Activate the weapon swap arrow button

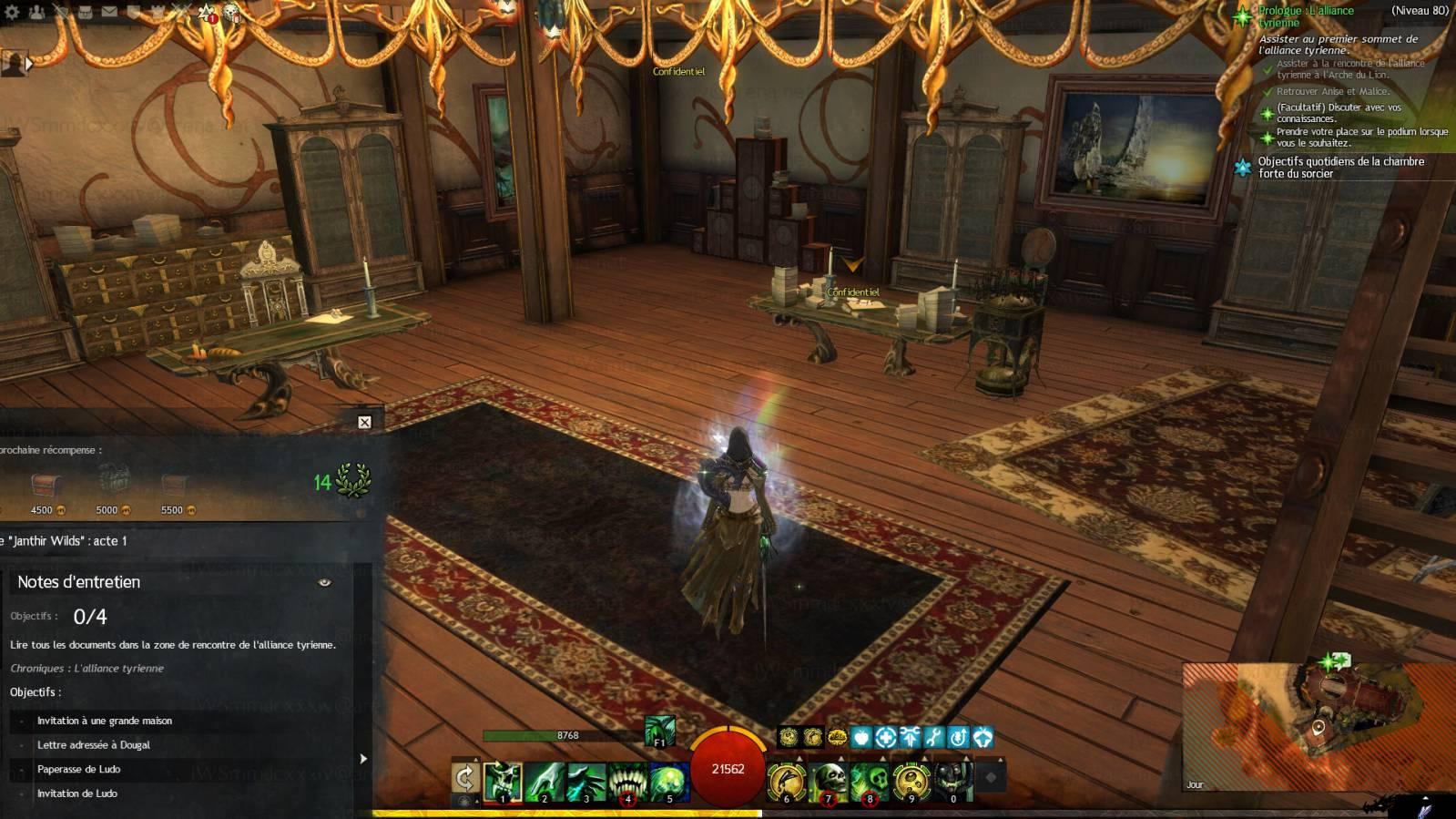pos(465,779)
